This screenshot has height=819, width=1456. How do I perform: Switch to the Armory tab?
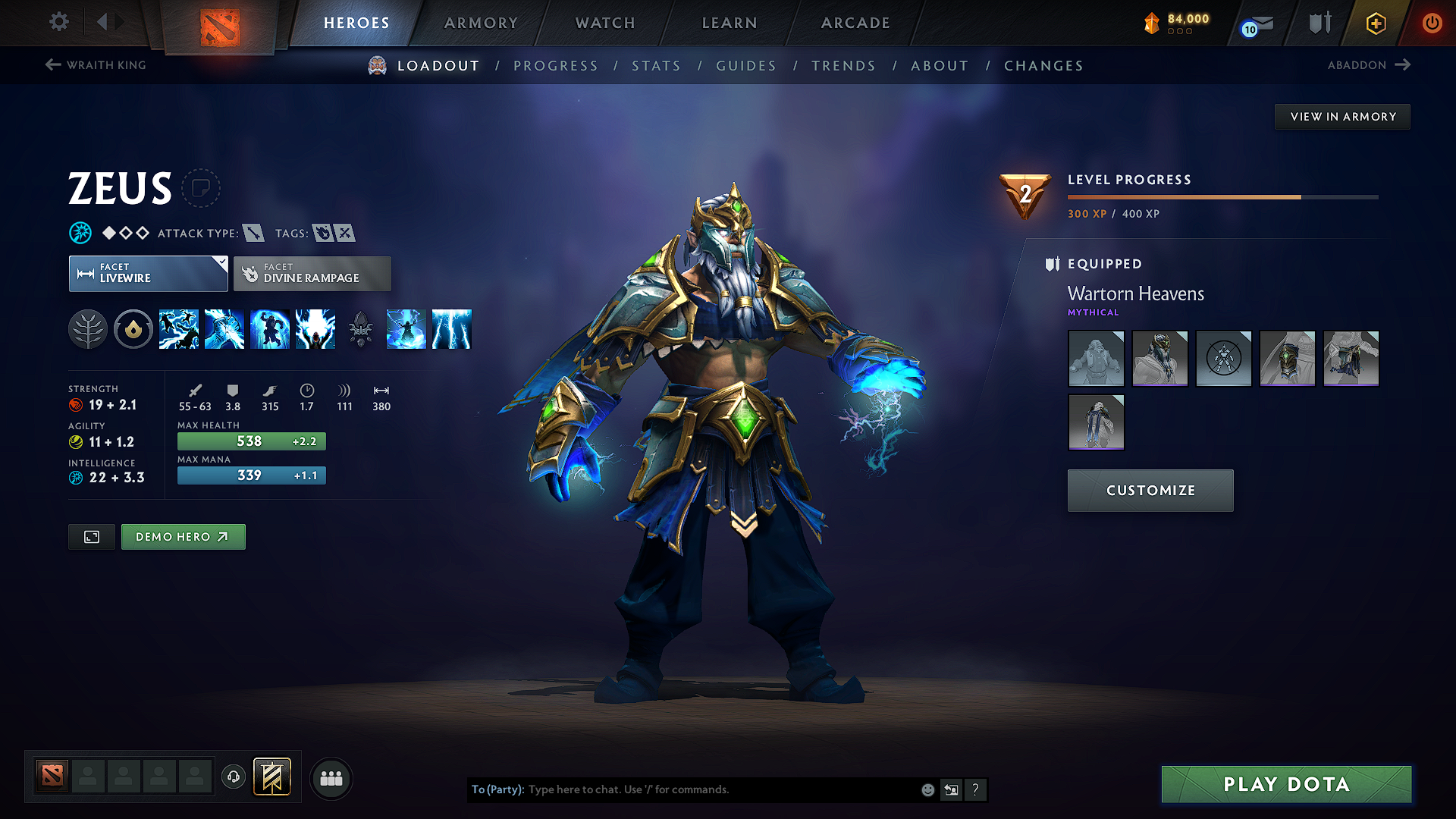coord(482,23)
